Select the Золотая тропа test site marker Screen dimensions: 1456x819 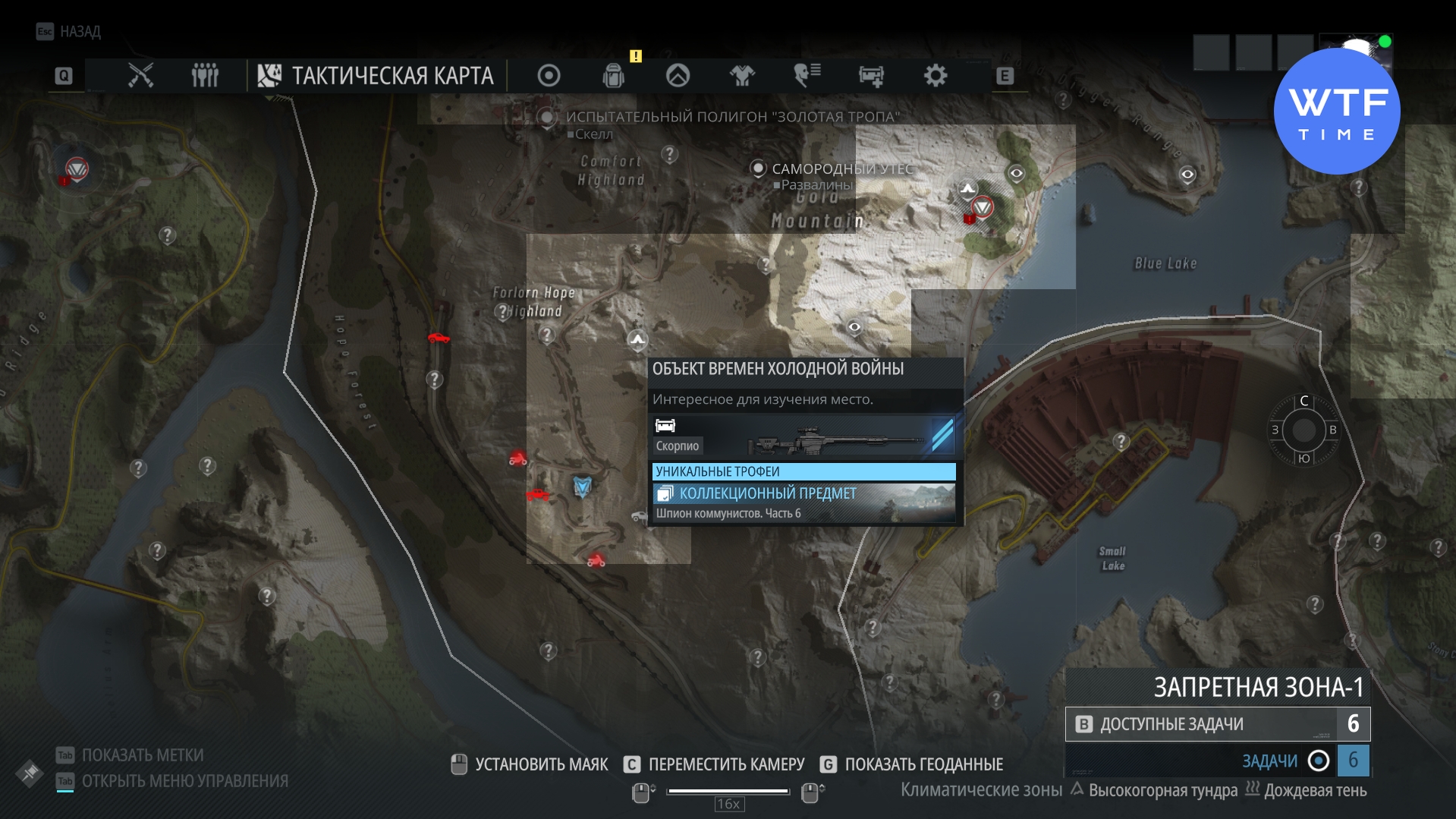pos(546,117)
